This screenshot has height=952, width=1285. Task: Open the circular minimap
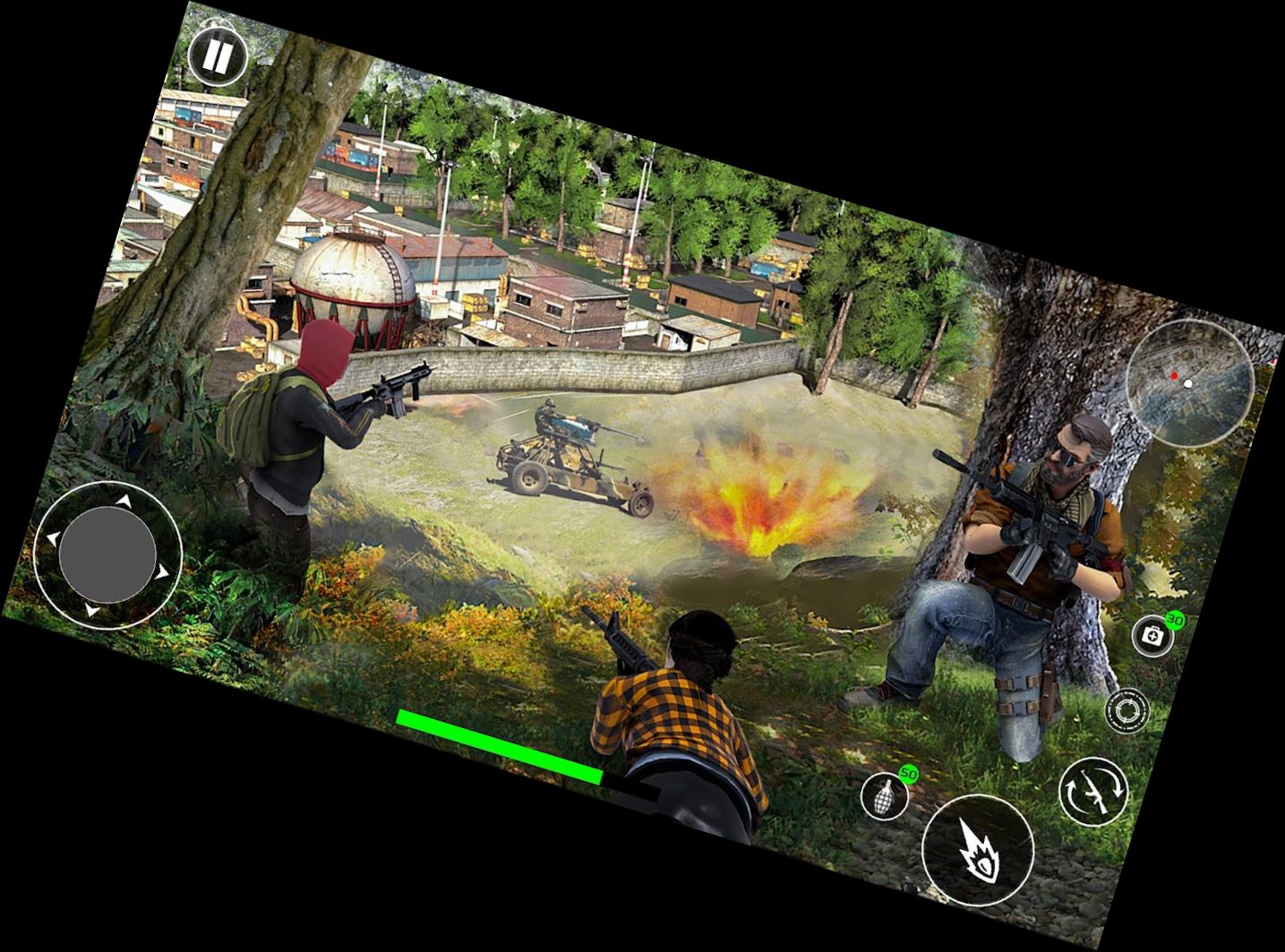(1188, 382)
